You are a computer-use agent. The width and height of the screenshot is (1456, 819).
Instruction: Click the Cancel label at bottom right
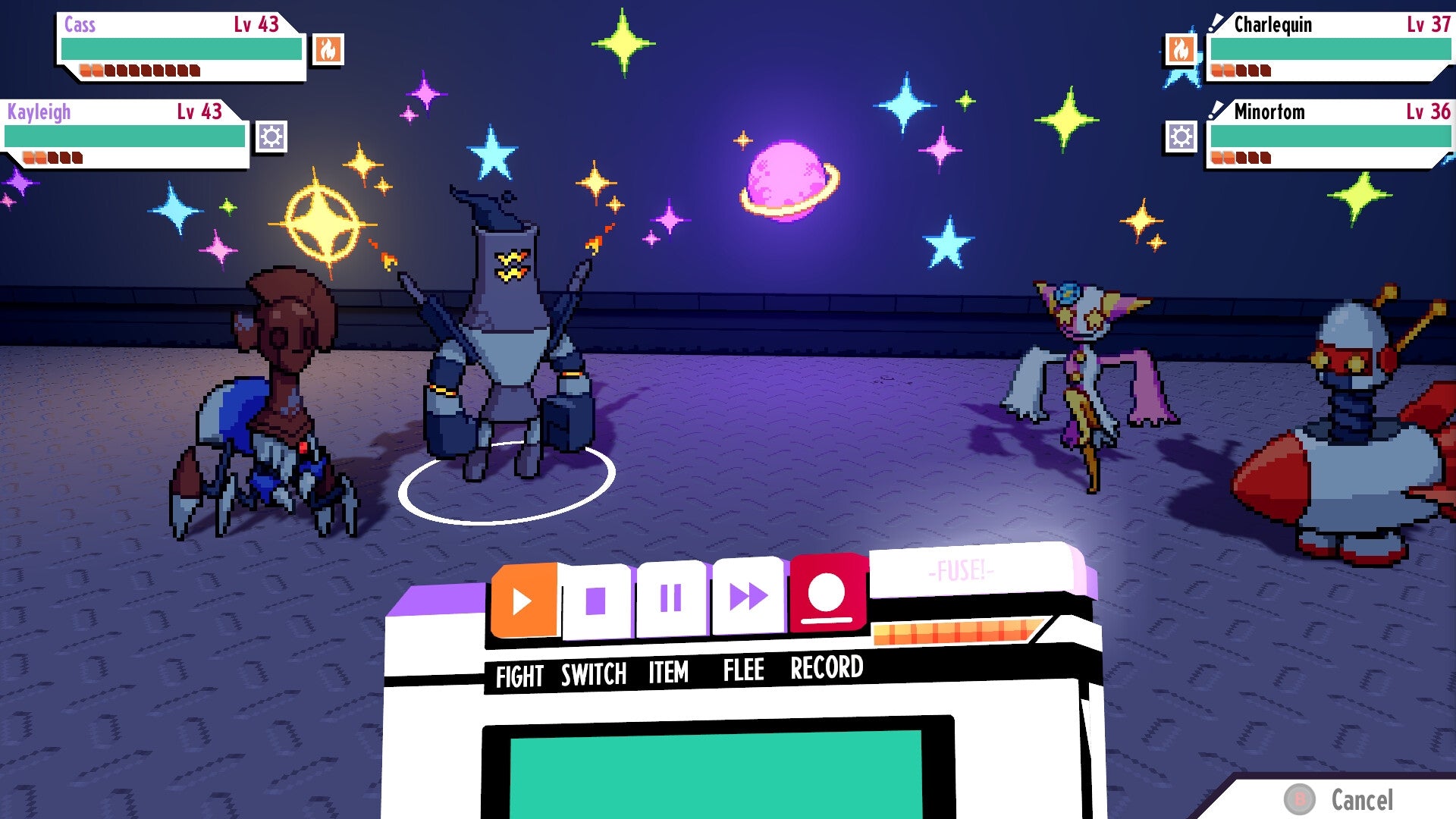(x=1361, y=799)
